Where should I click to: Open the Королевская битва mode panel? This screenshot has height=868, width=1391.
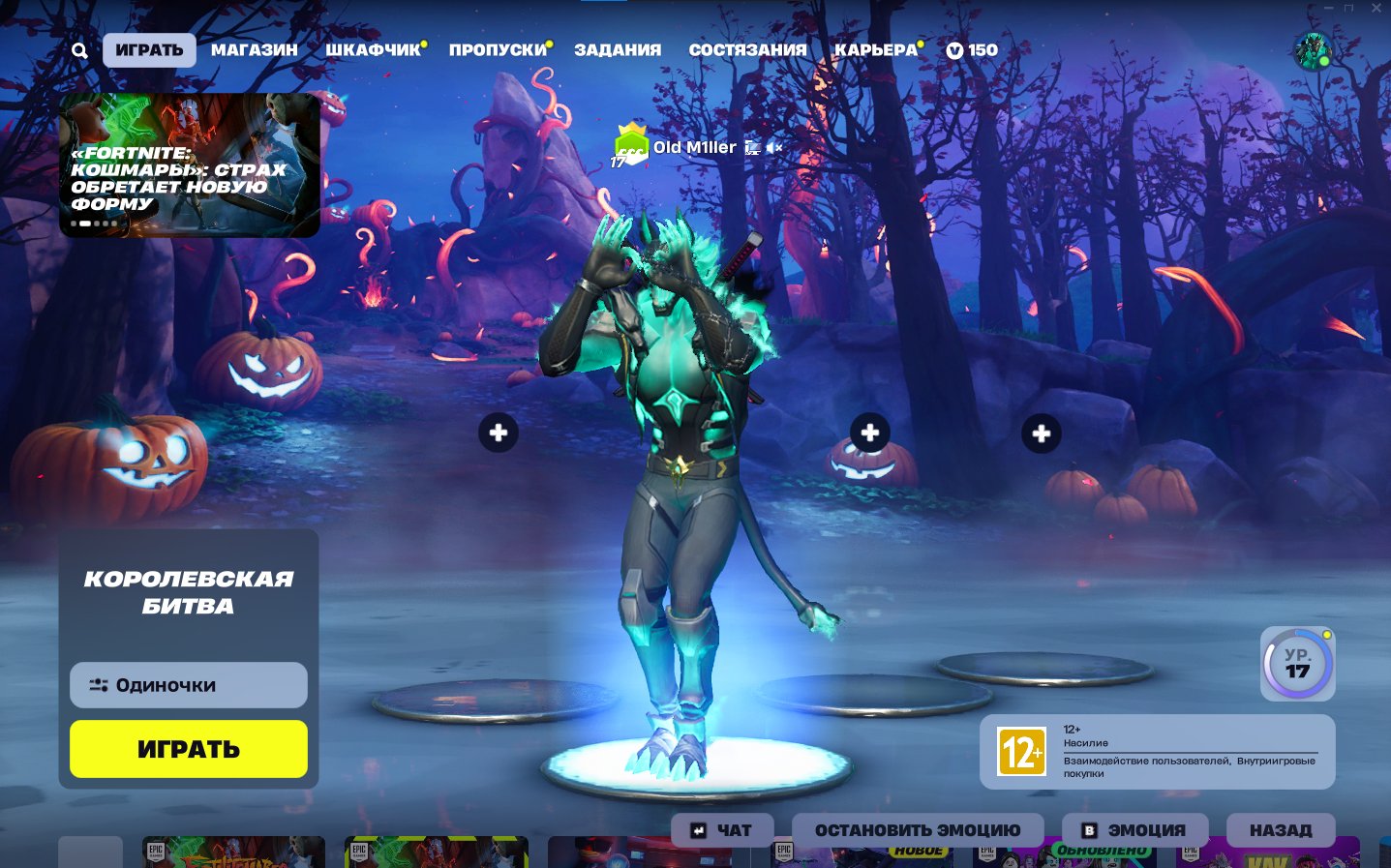[x=189, y=592]
